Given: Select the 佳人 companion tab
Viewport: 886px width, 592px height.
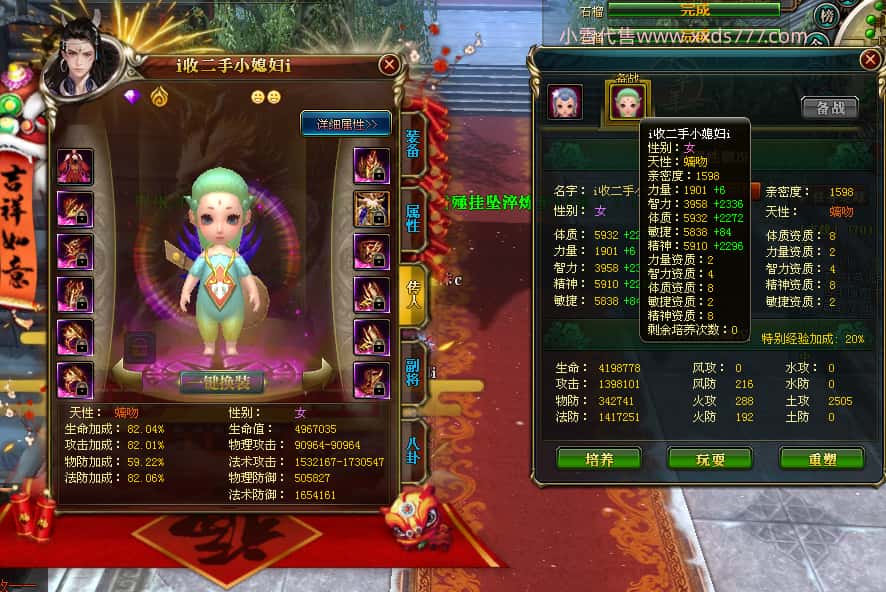Looking at the screenshot, I should [x=412, y=293].
